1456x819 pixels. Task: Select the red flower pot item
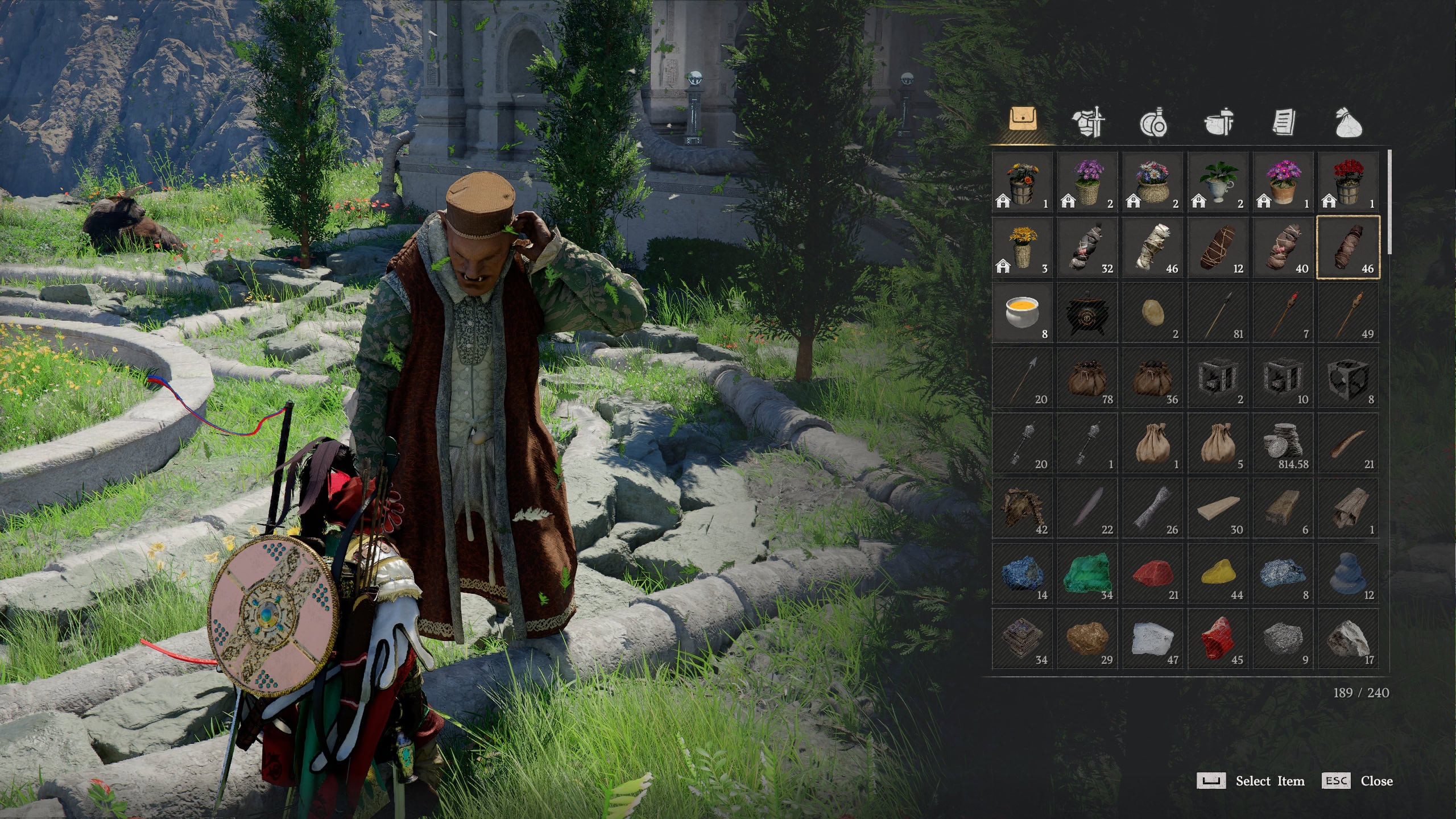click(x=1348, y=182)
